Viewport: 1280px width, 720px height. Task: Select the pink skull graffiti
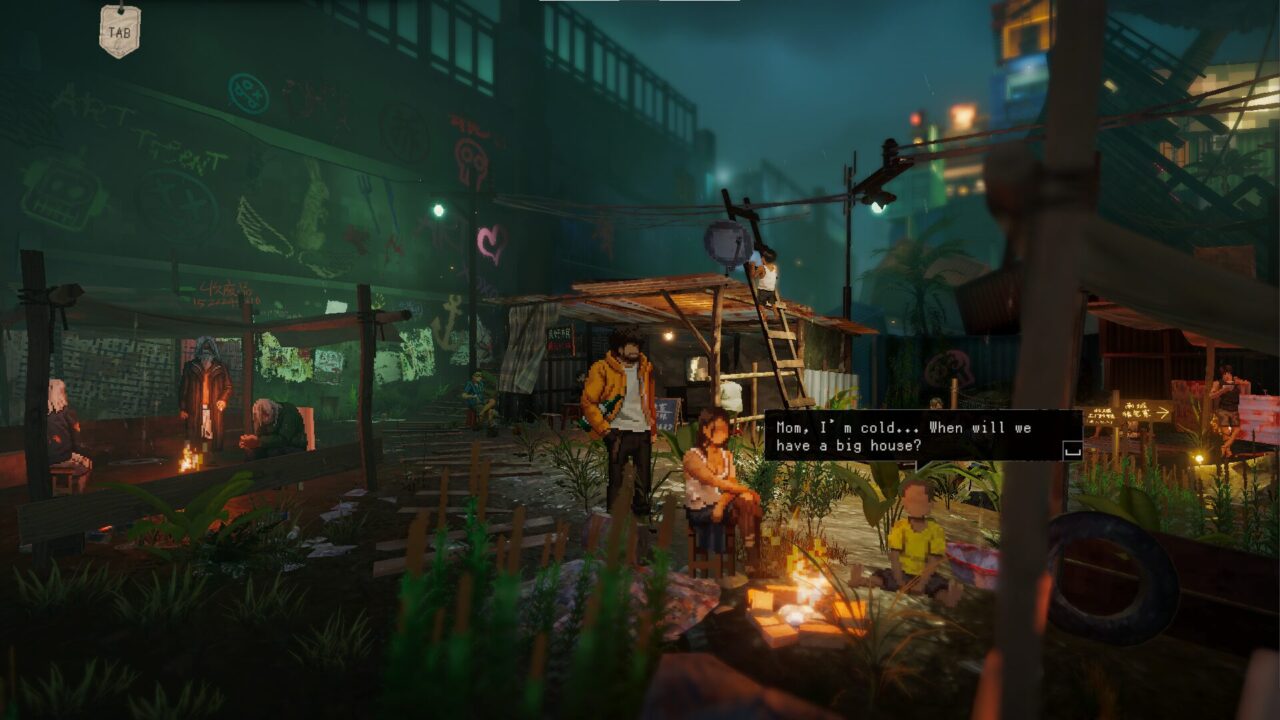pyautogui.click(x=472, y=160)
